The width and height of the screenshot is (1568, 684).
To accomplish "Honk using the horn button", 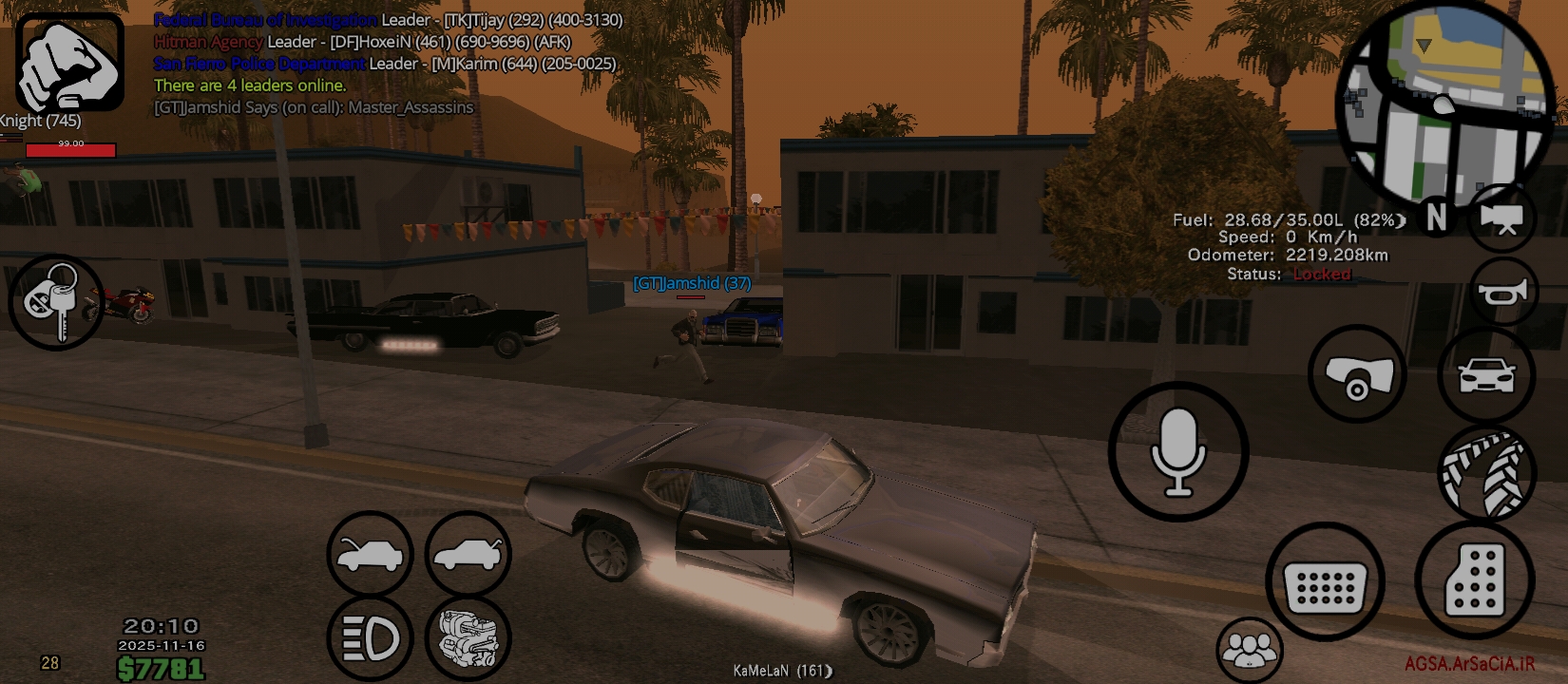I will (1502, 293).
